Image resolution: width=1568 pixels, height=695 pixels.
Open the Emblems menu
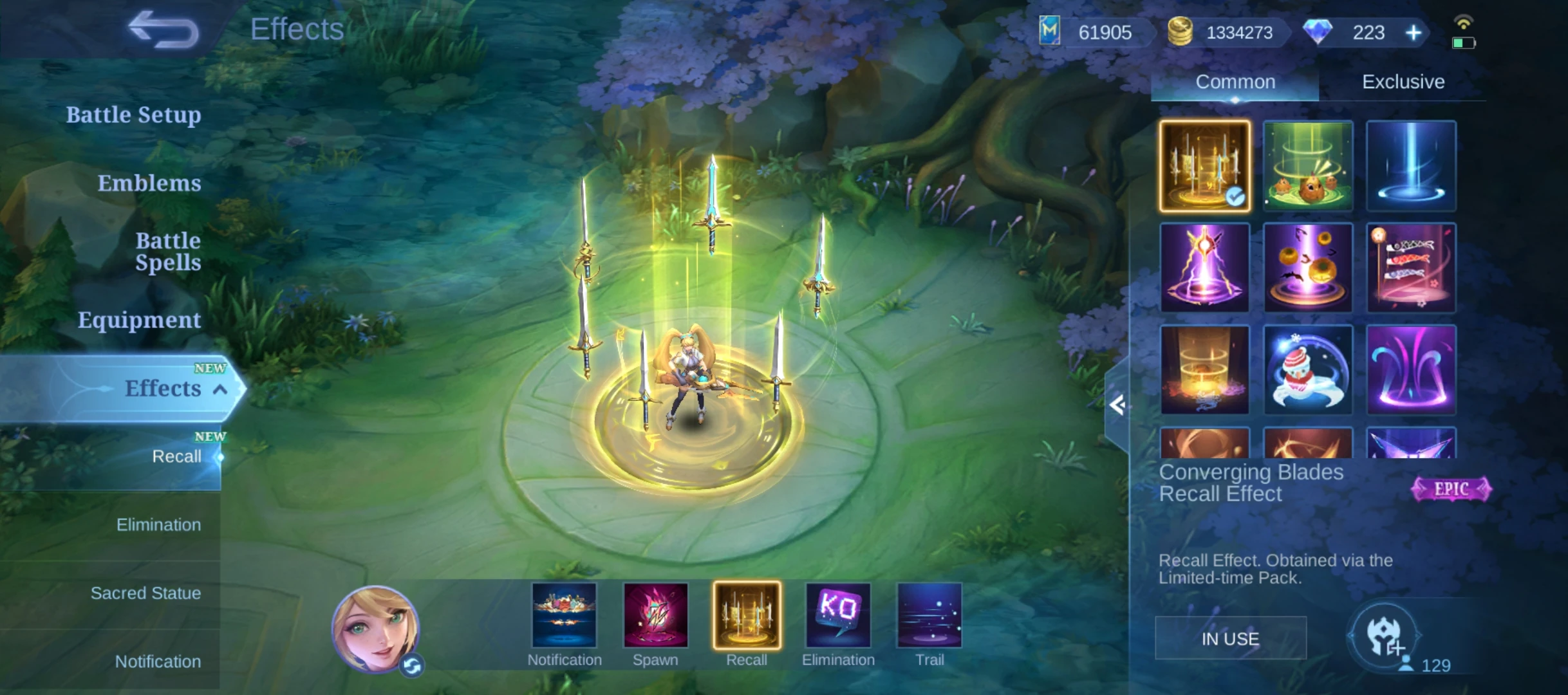pos(149,183)
